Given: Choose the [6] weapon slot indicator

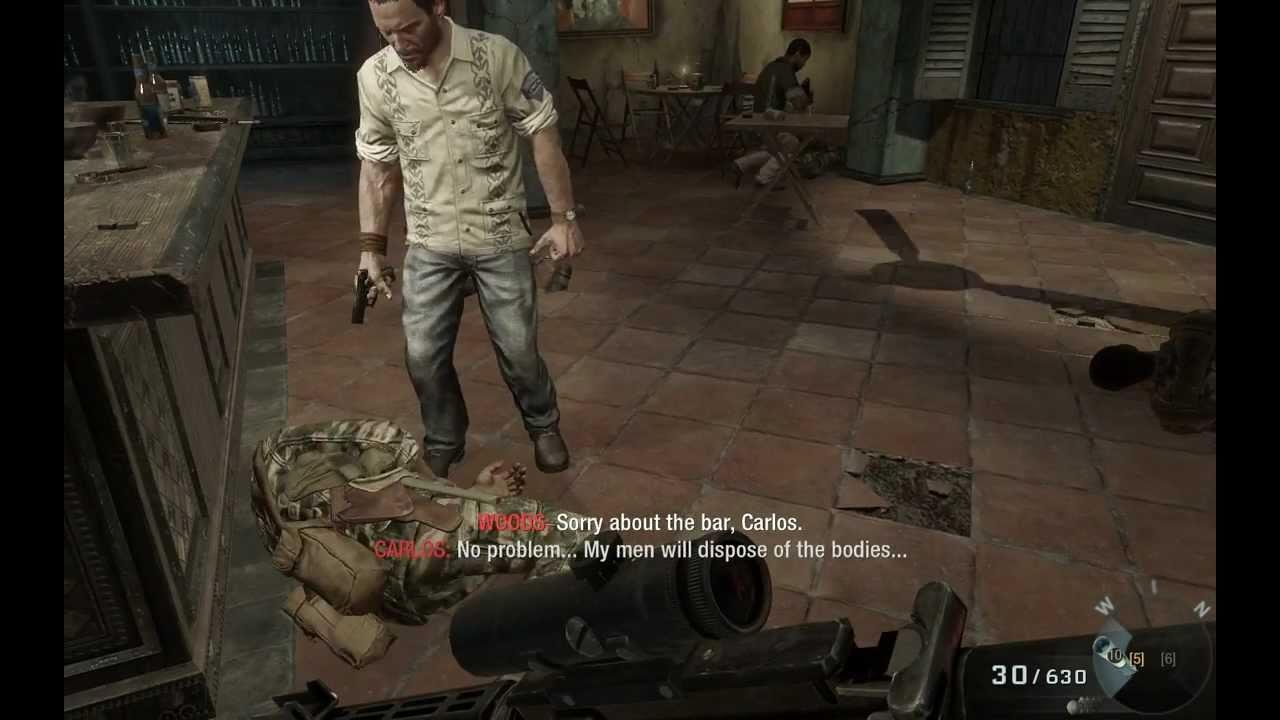Looking at the screenshot, I should (x=1168, y=658).
